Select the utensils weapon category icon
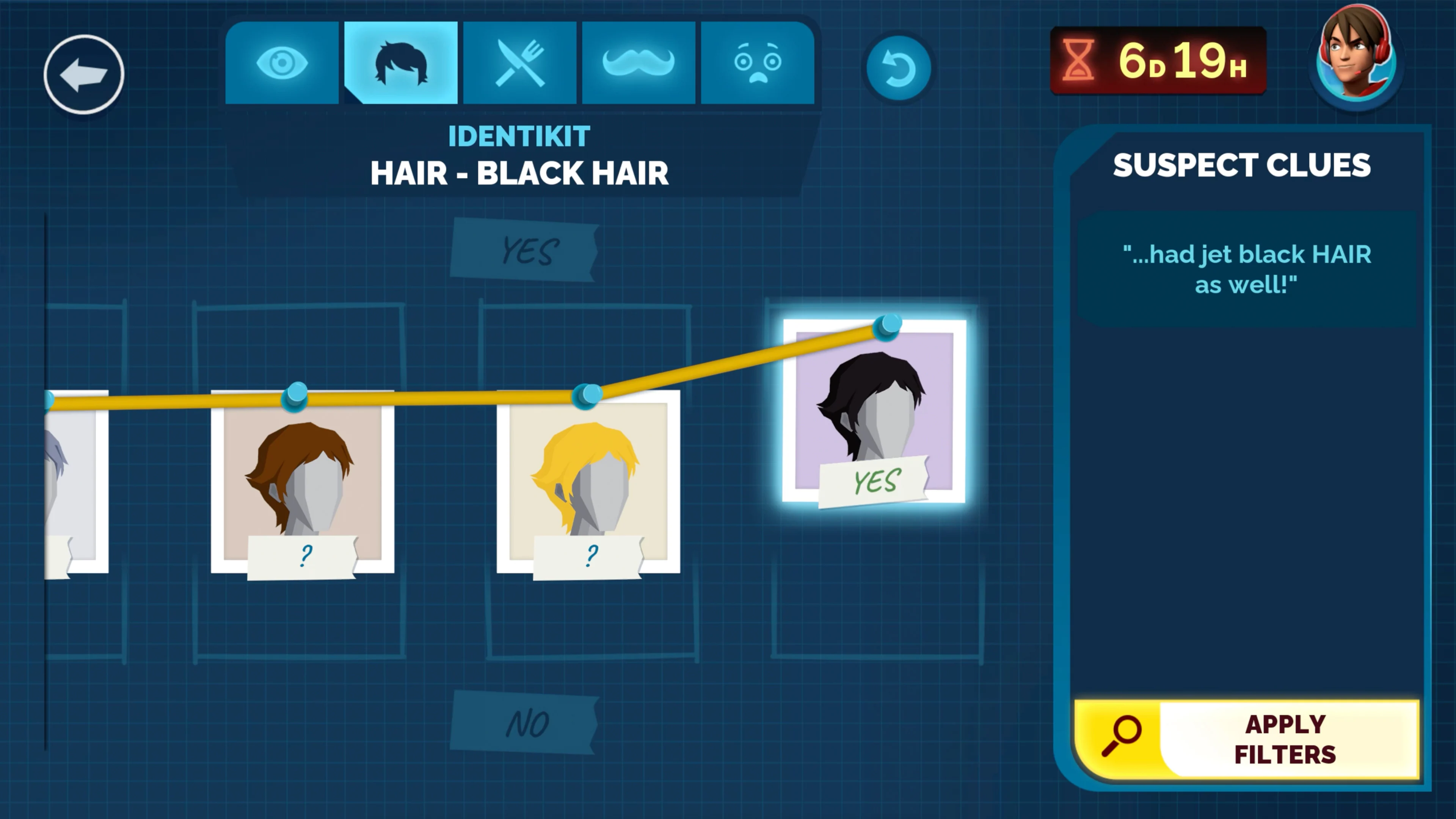This screenshot has height=819, width=1456. 520,62
